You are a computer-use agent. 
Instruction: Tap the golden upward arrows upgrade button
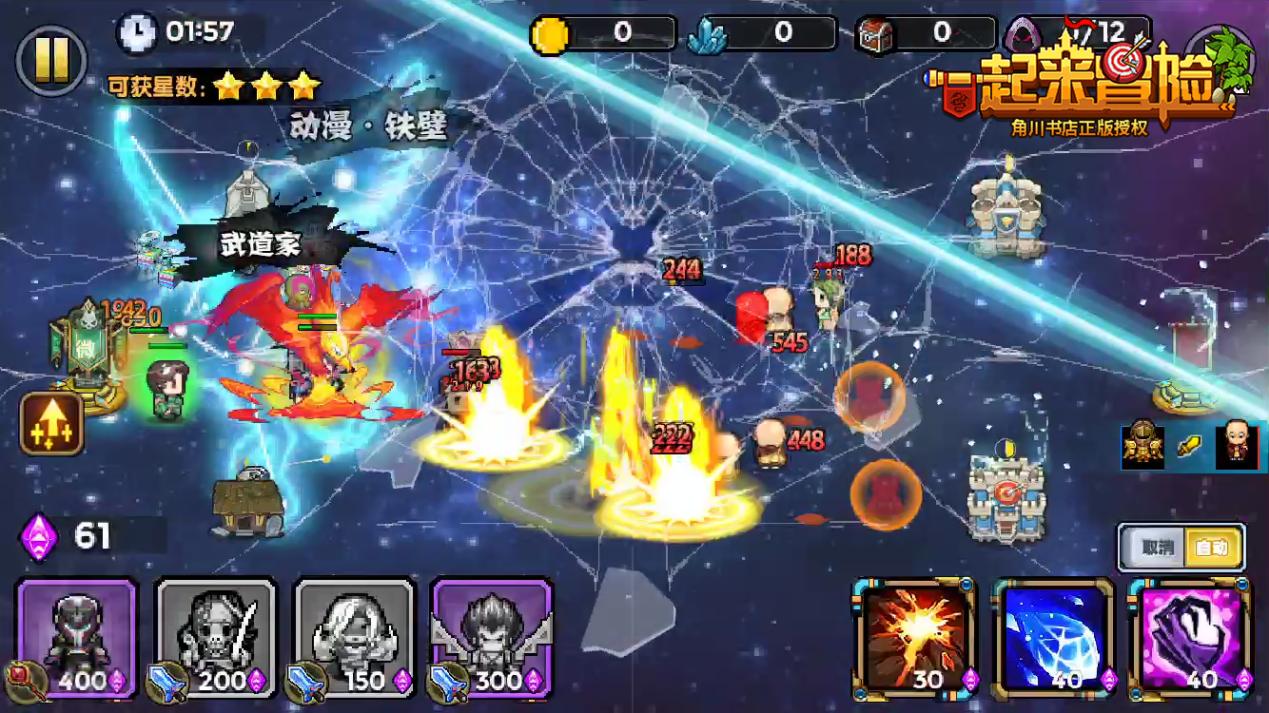pos(52,424)
